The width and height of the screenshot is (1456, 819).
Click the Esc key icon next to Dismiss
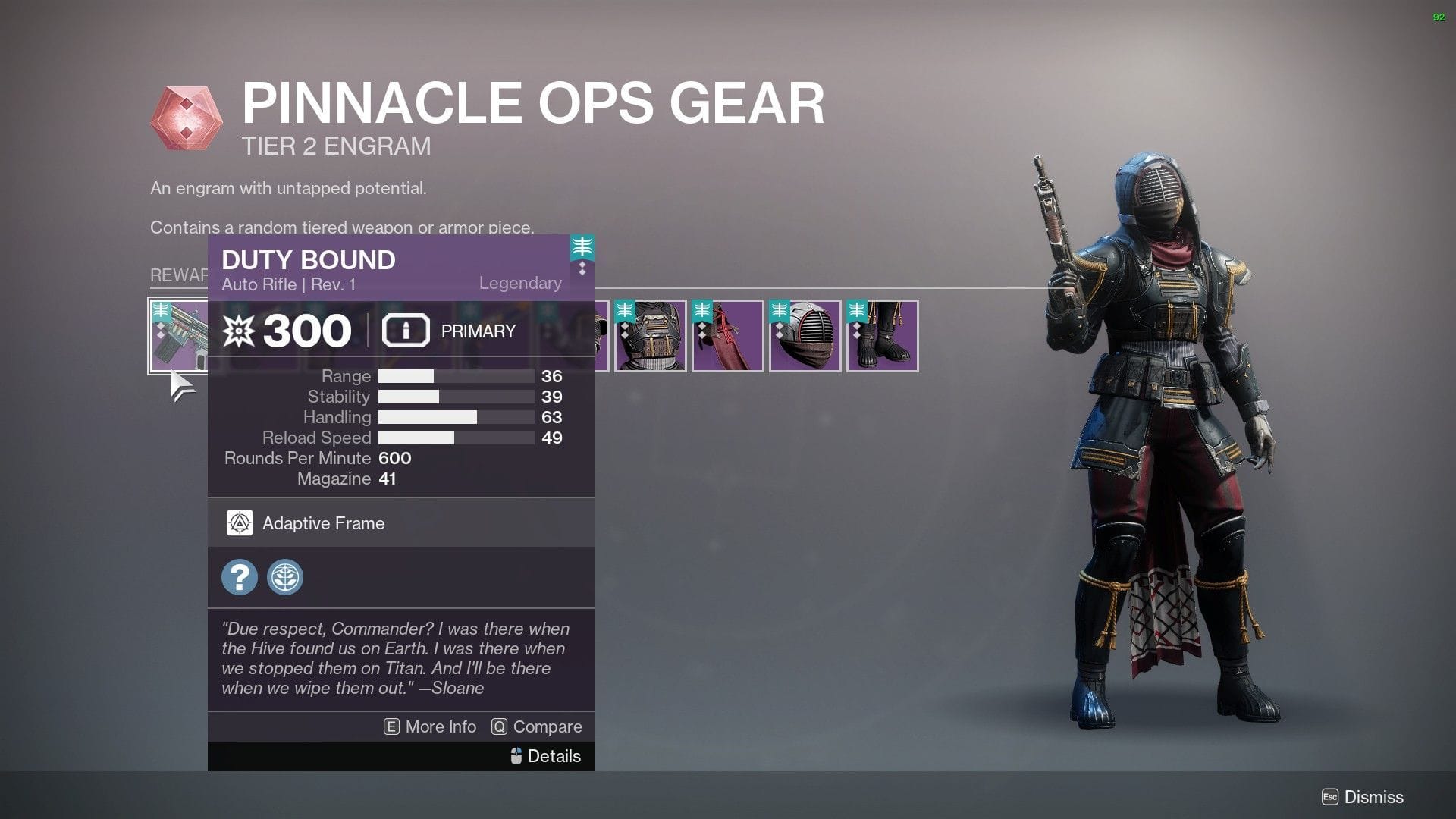[1331, 797]
